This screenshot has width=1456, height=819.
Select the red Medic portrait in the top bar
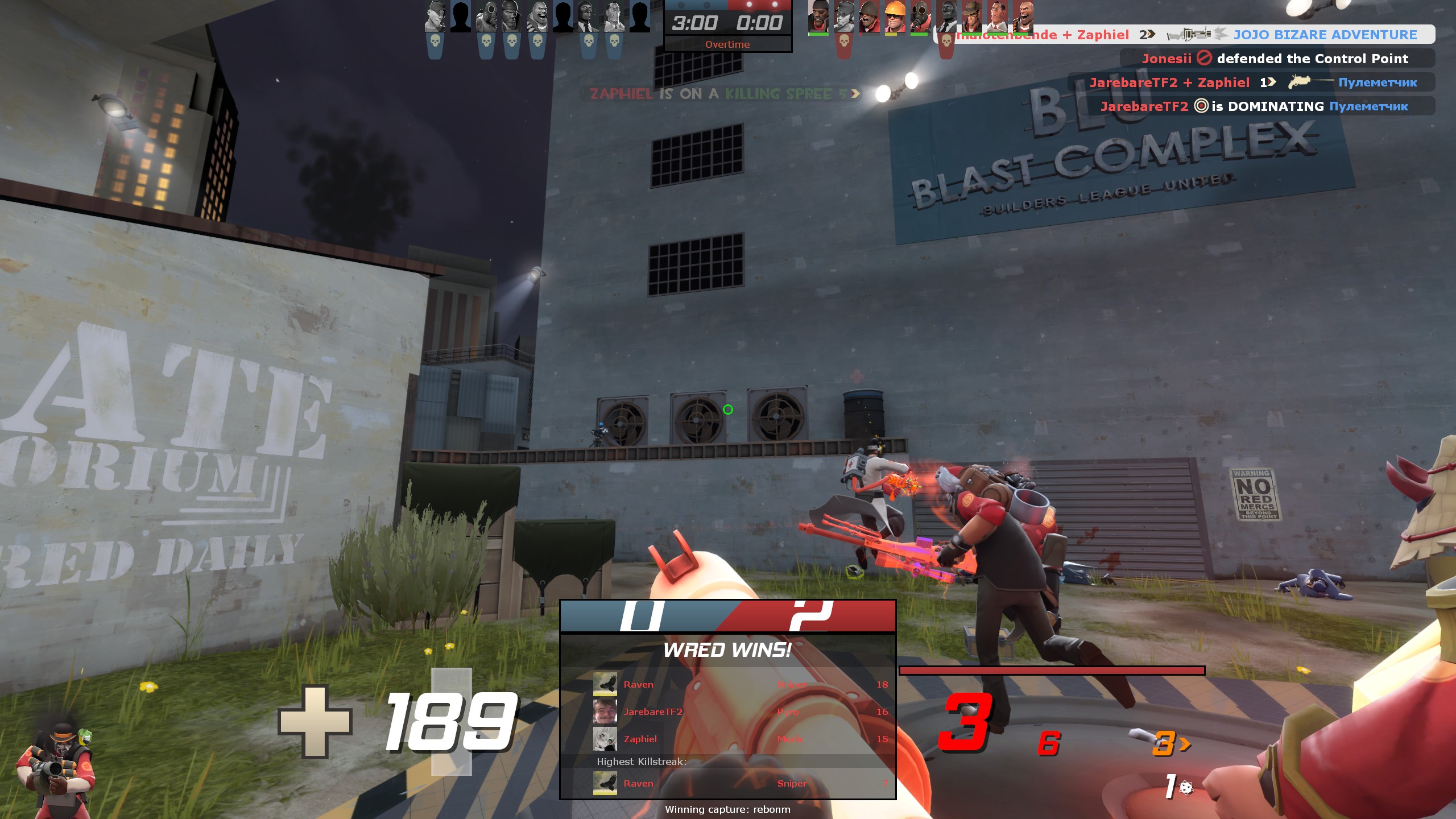click(997, 16)
